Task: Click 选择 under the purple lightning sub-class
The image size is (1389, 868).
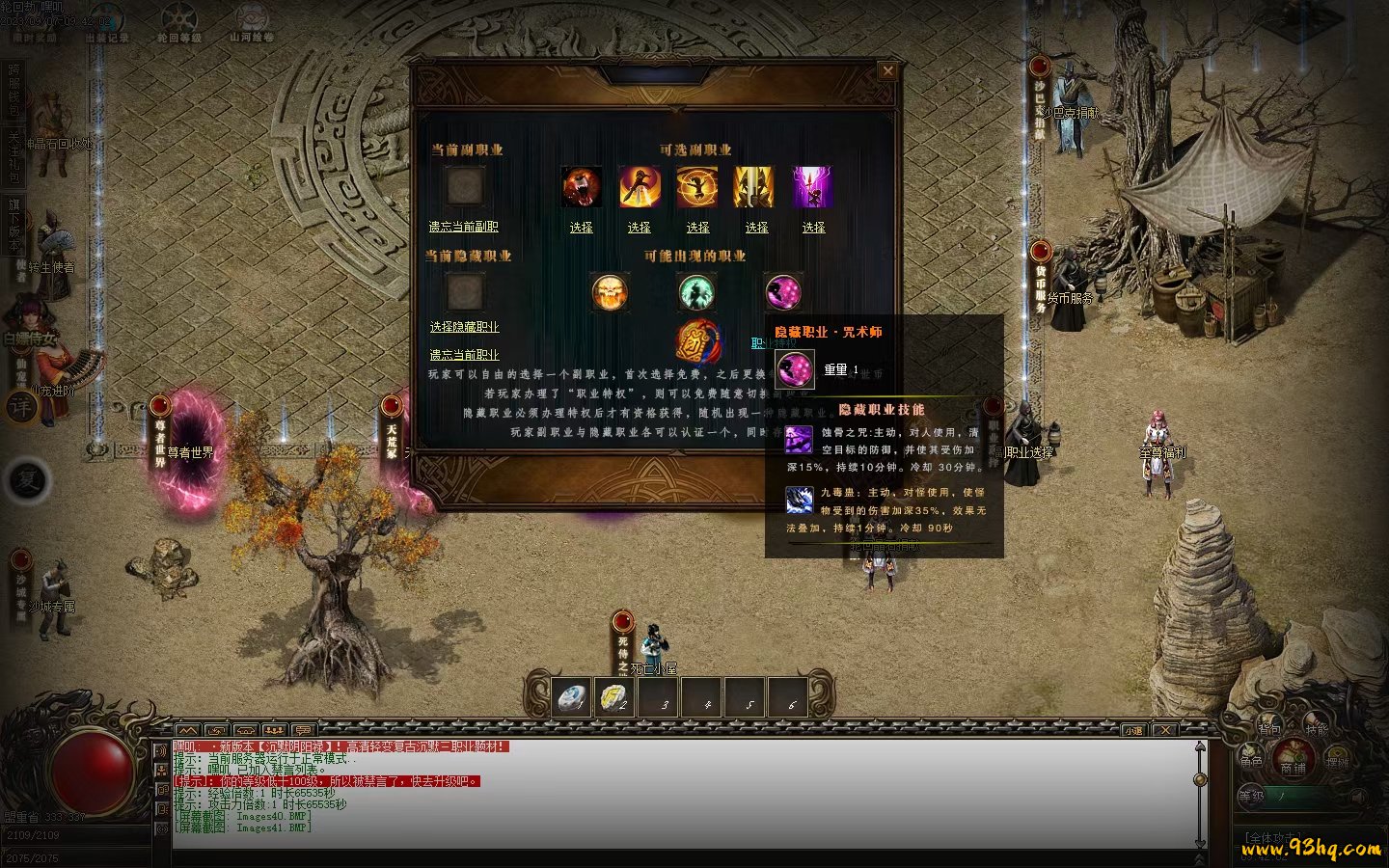Action: click(813, 228)
